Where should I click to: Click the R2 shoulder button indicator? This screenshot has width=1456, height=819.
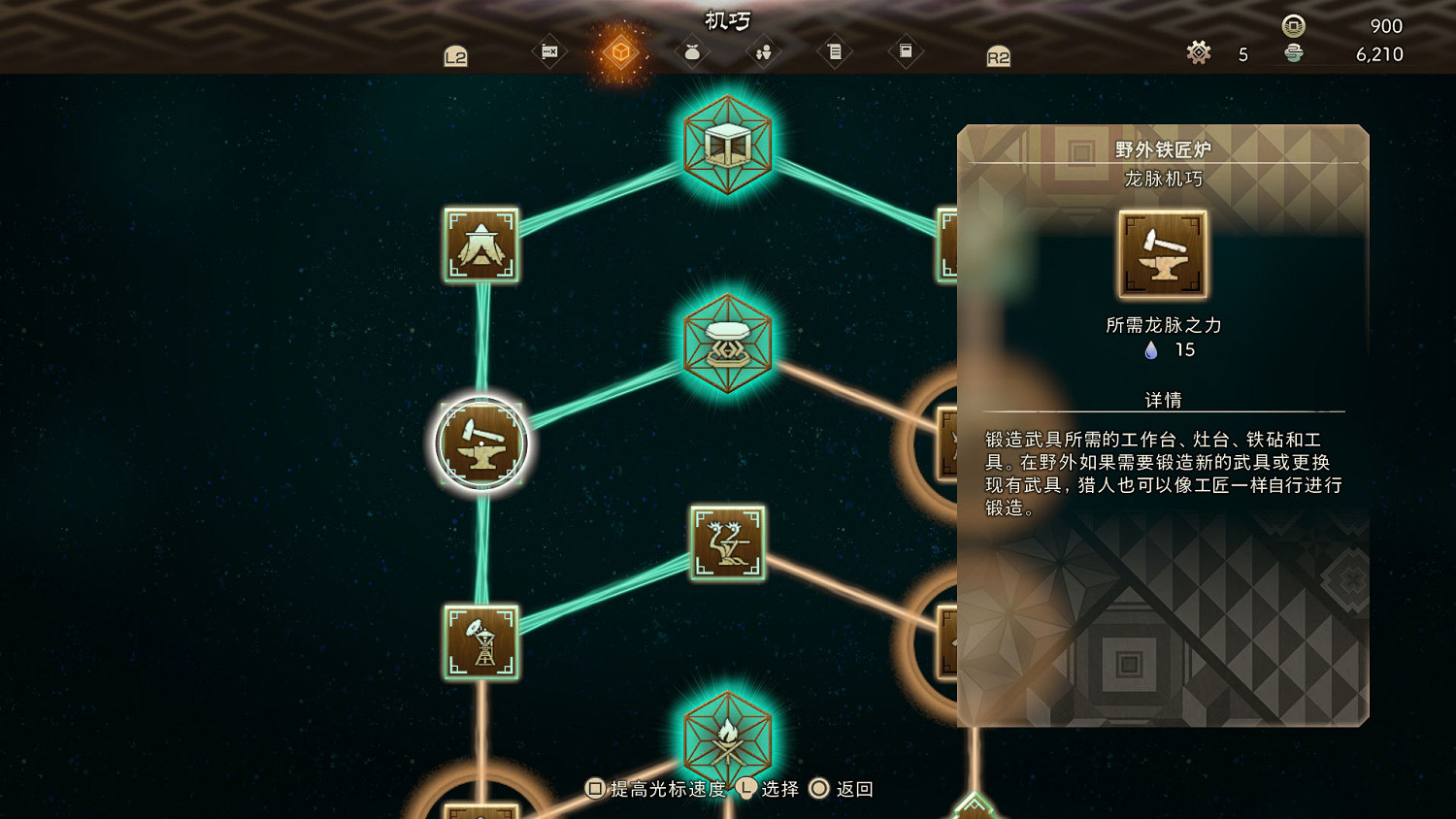[999, 56]
